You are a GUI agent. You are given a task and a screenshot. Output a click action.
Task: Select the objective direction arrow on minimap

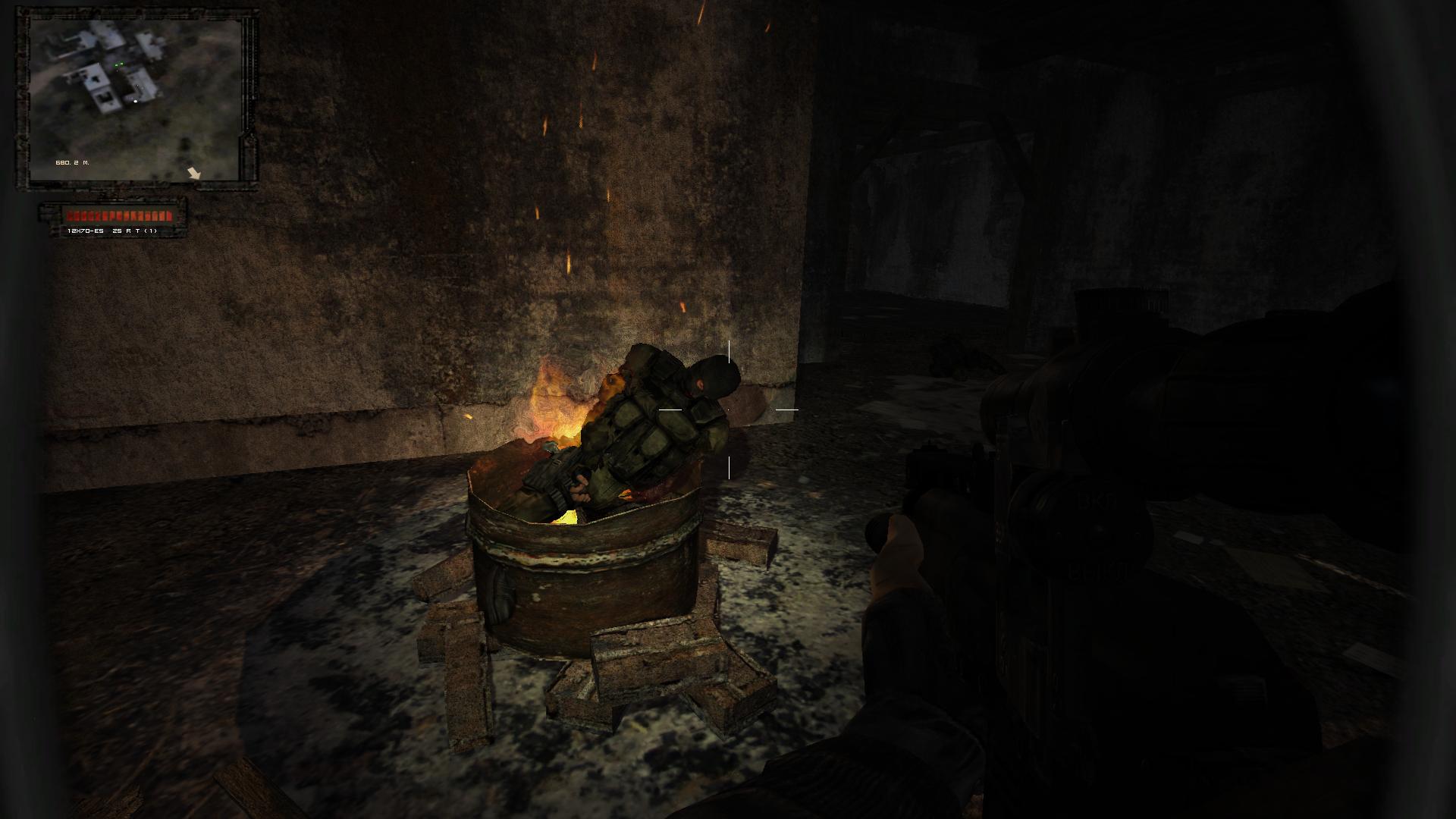click(194, 173)
